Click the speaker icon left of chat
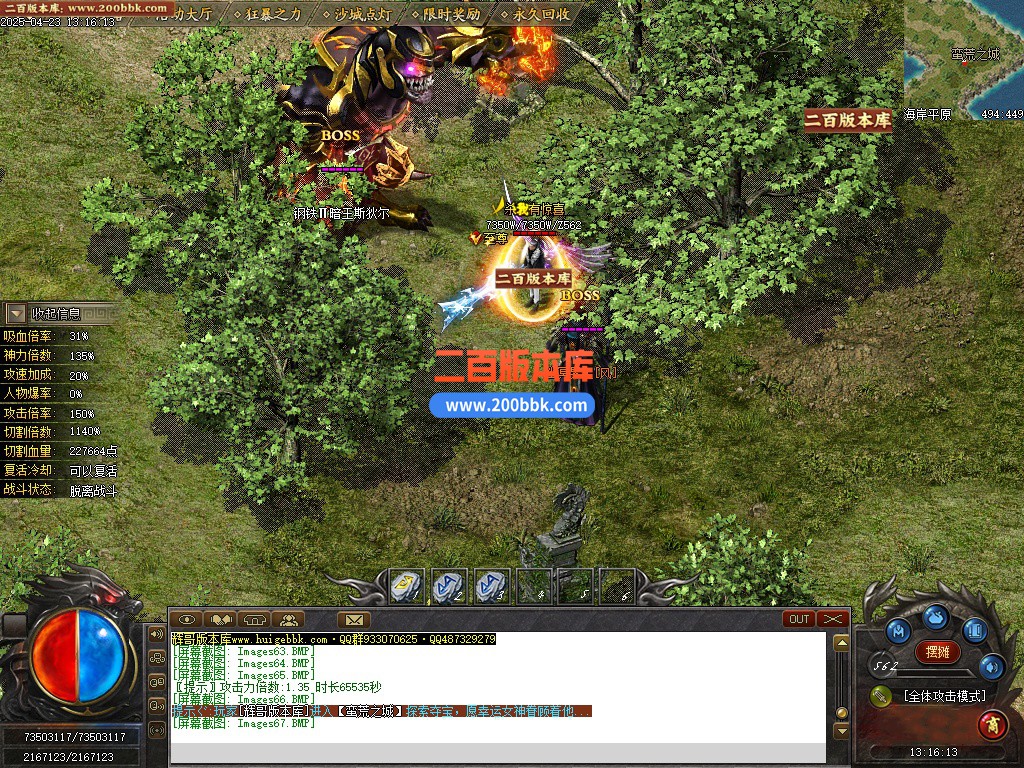The height and width of the screenshot is (768, 1024). (x=157, y=634)
